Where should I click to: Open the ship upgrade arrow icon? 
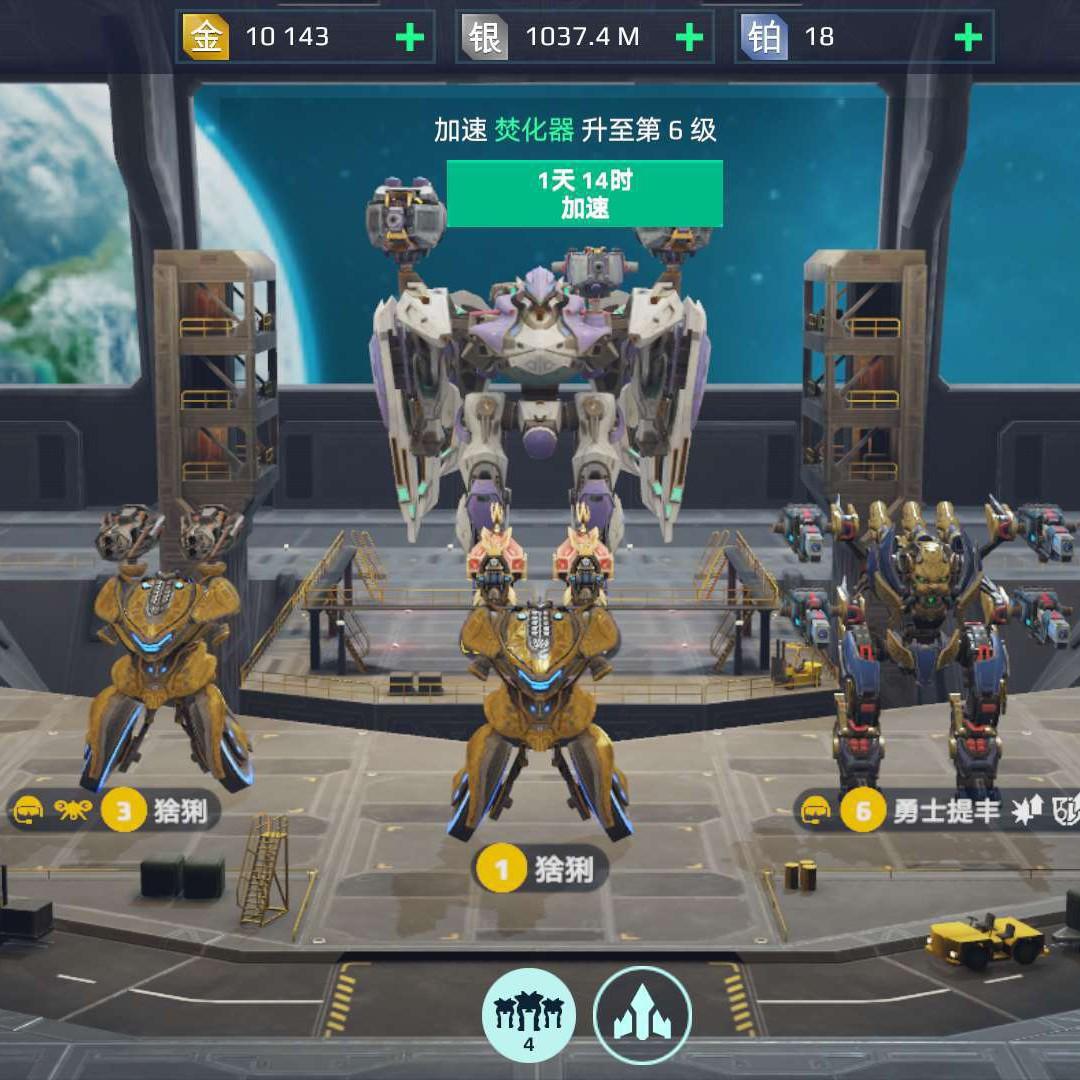tap(642, 1013)
